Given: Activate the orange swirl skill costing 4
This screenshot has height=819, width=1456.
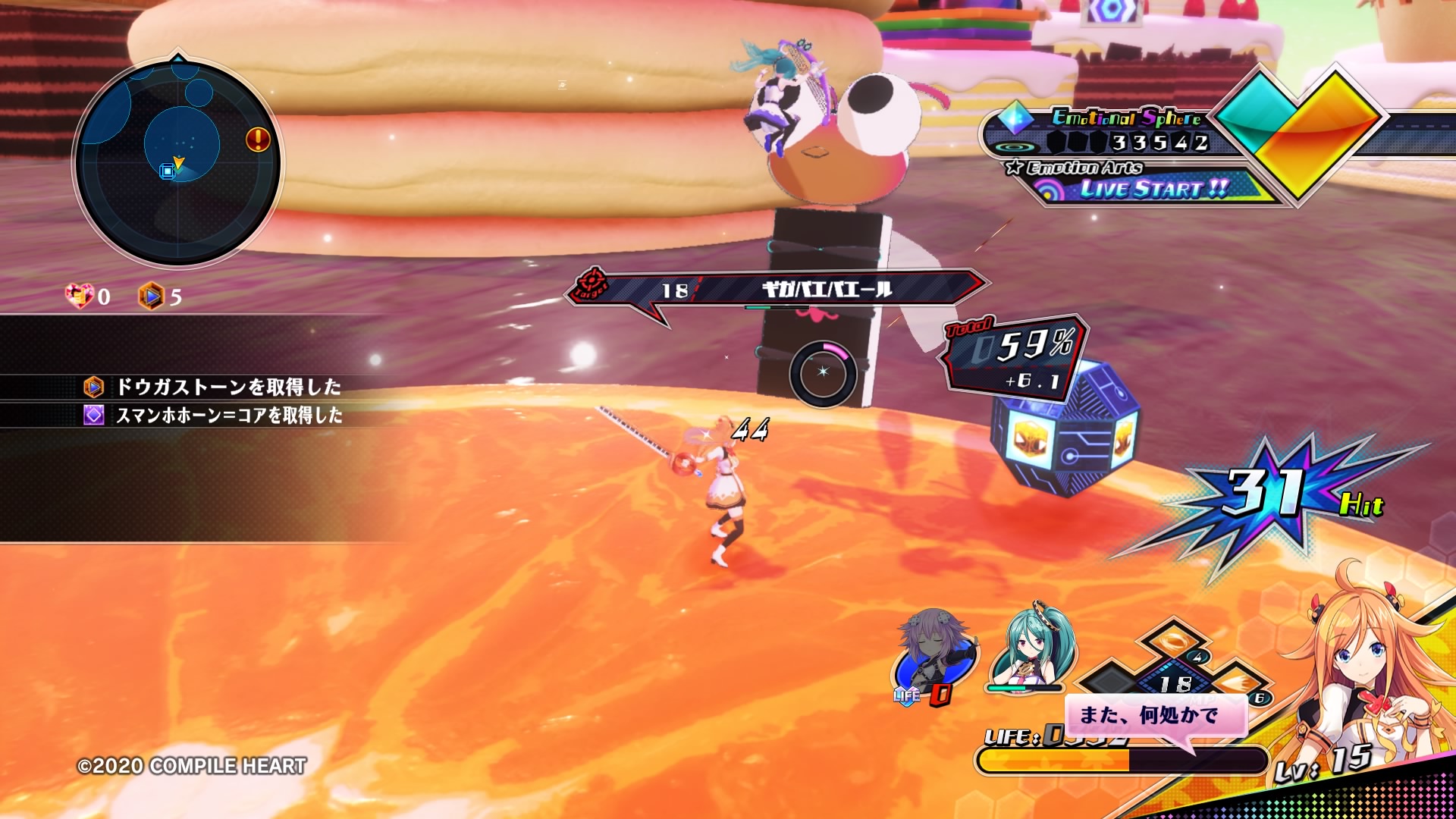Looking at the screenshot, I should pos(1174,642).
